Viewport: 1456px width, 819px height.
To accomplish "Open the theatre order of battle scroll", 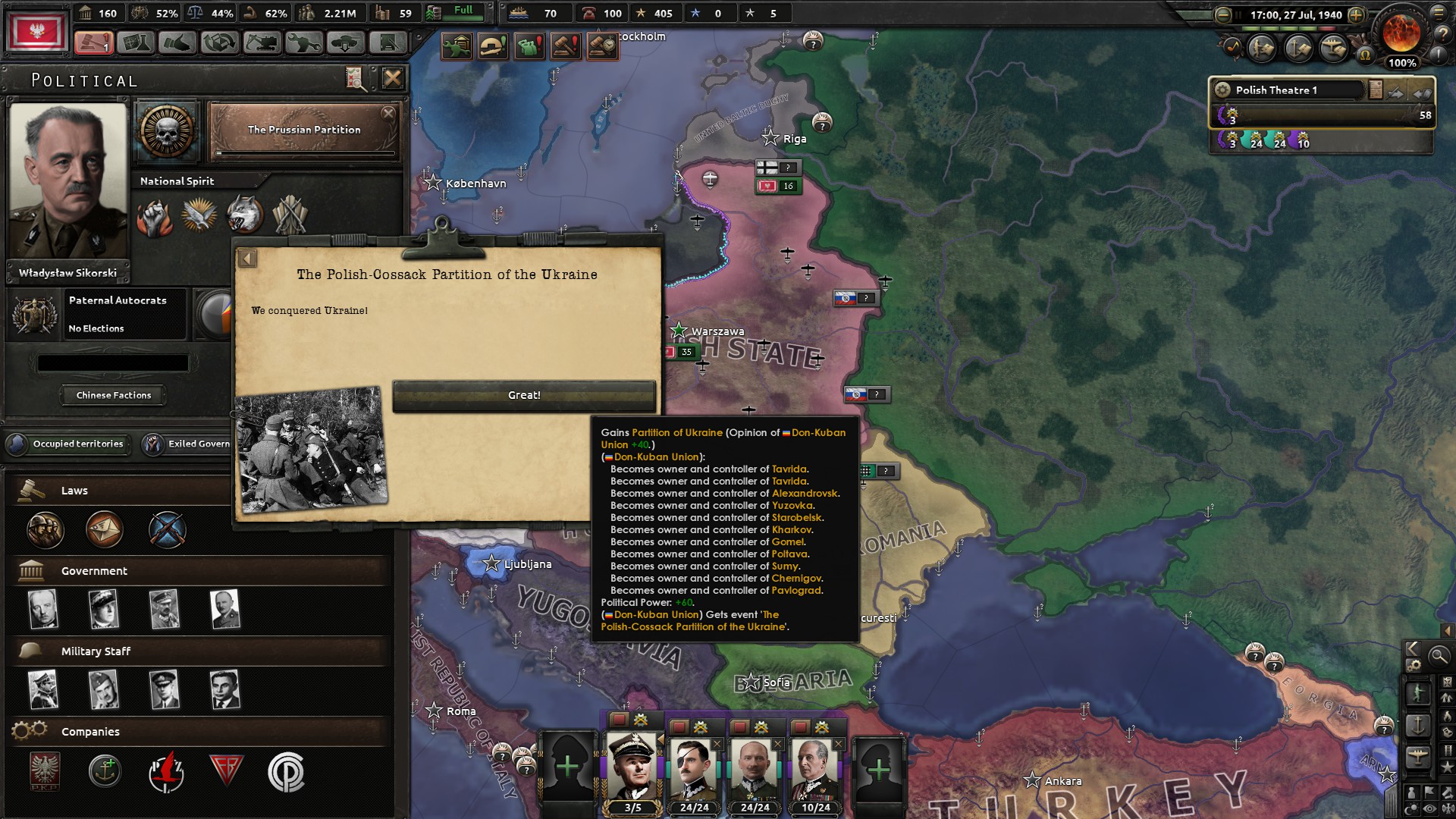I will tap(1376, 89).
